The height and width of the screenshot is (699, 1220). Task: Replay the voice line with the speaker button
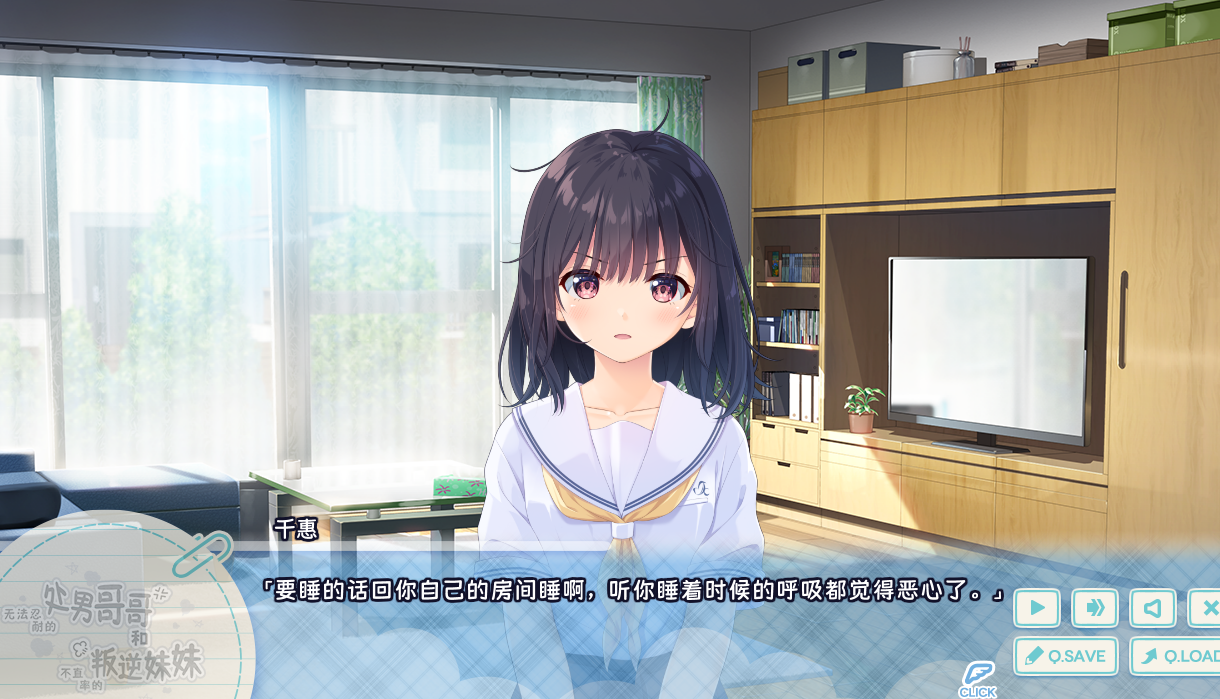pyautogui.click(x=1152, y=608)
